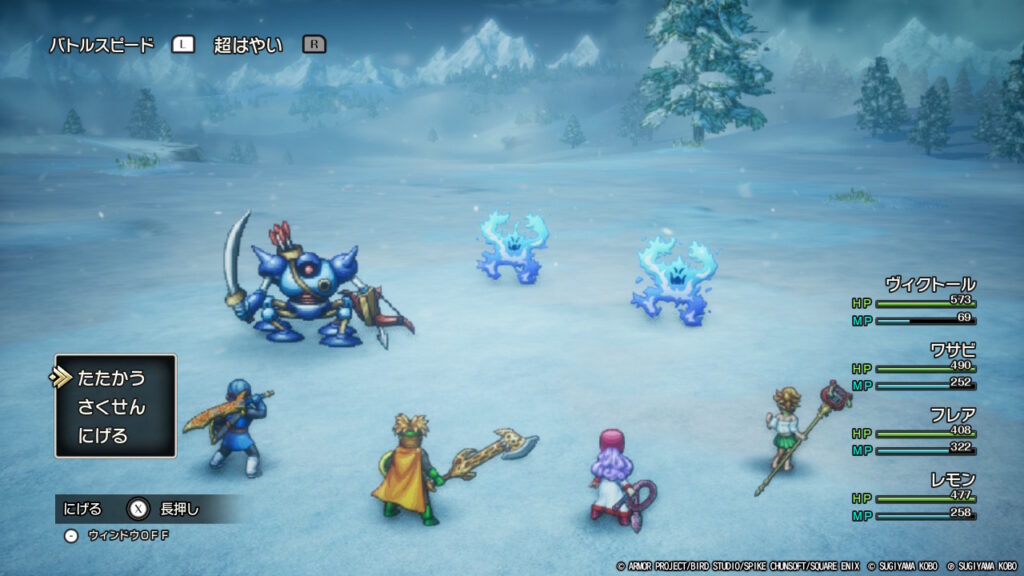Choose ワサビ's party status entry
Screen dimensions: 1024x576
(951, 350)
